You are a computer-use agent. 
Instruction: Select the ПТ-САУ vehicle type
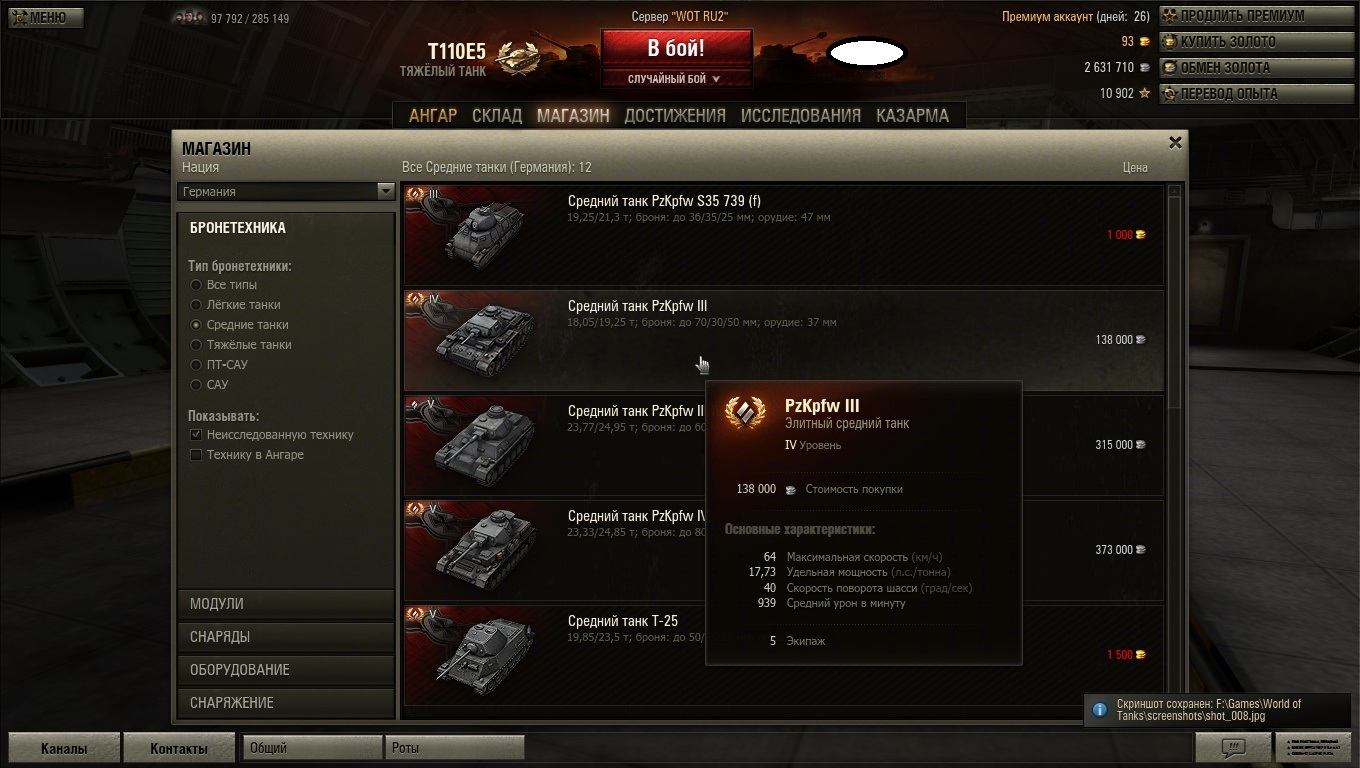(x=197, y=365)
